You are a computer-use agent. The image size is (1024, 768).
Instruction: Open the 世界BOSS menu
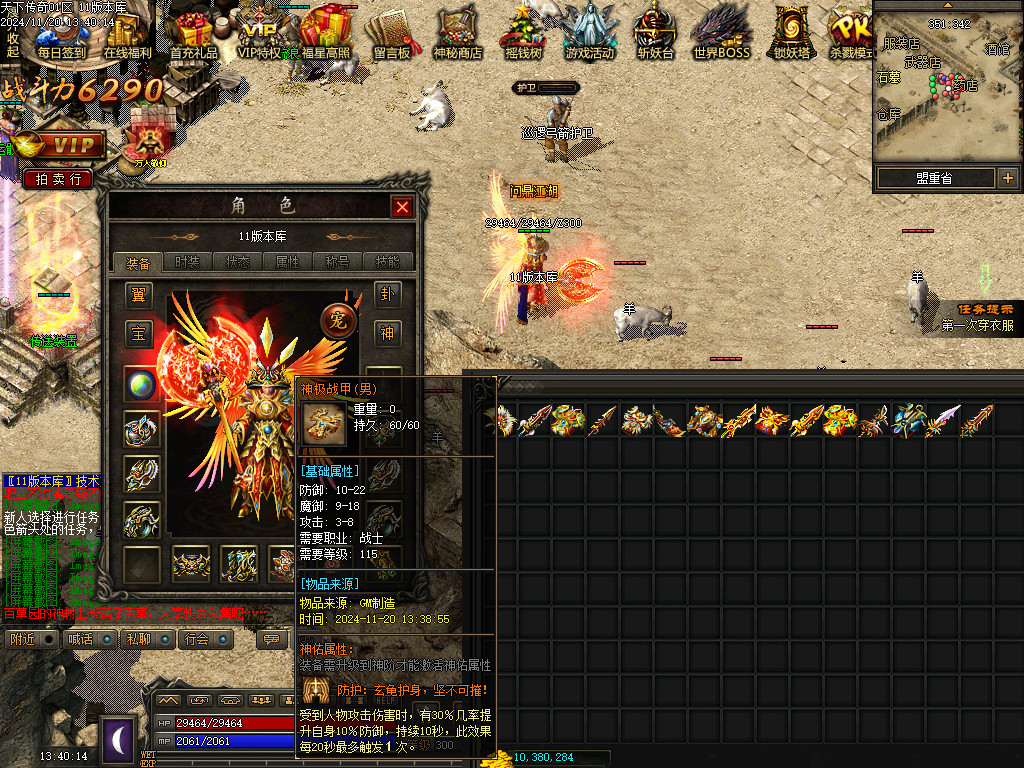[x=721, y=33]
